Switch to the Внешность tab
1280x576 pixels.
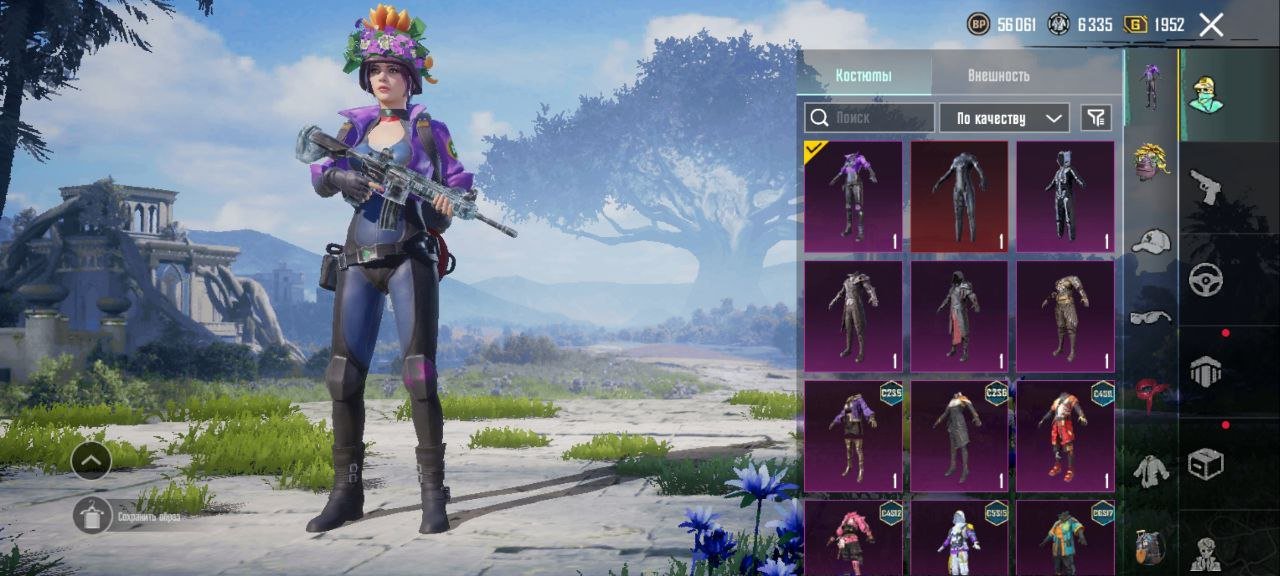998,76
